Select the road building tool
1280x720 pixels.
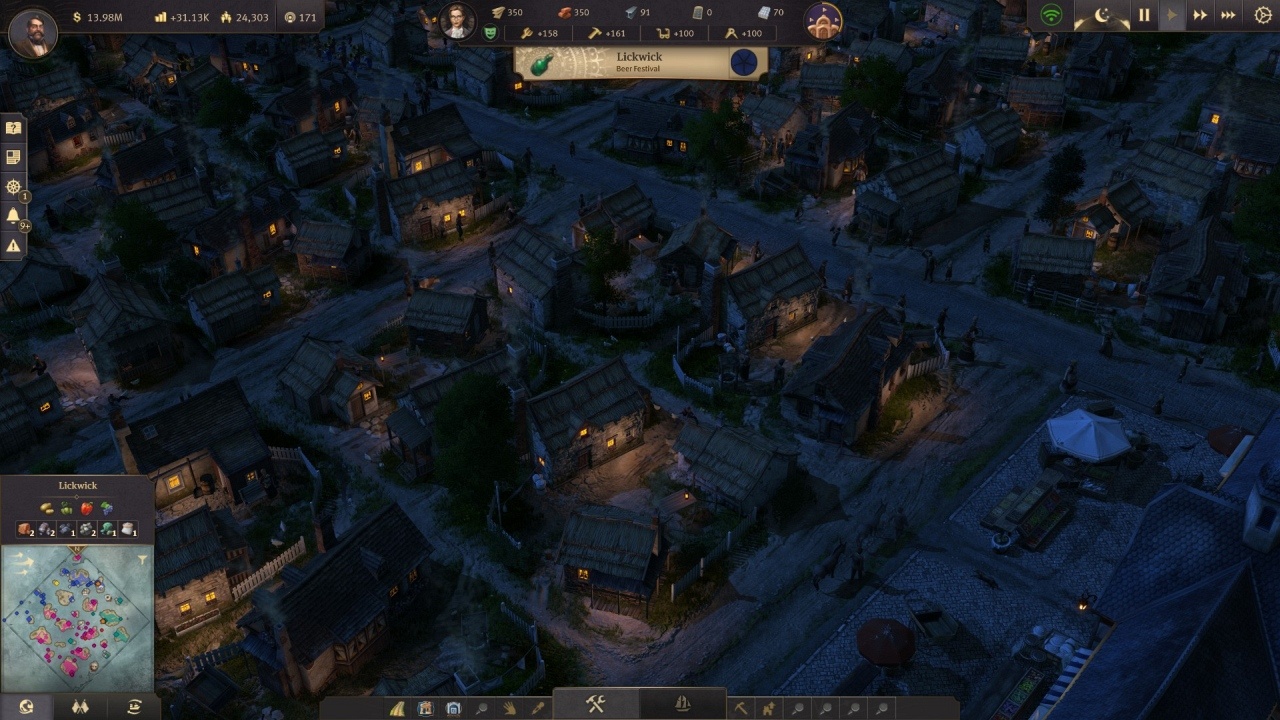[398, 708]
